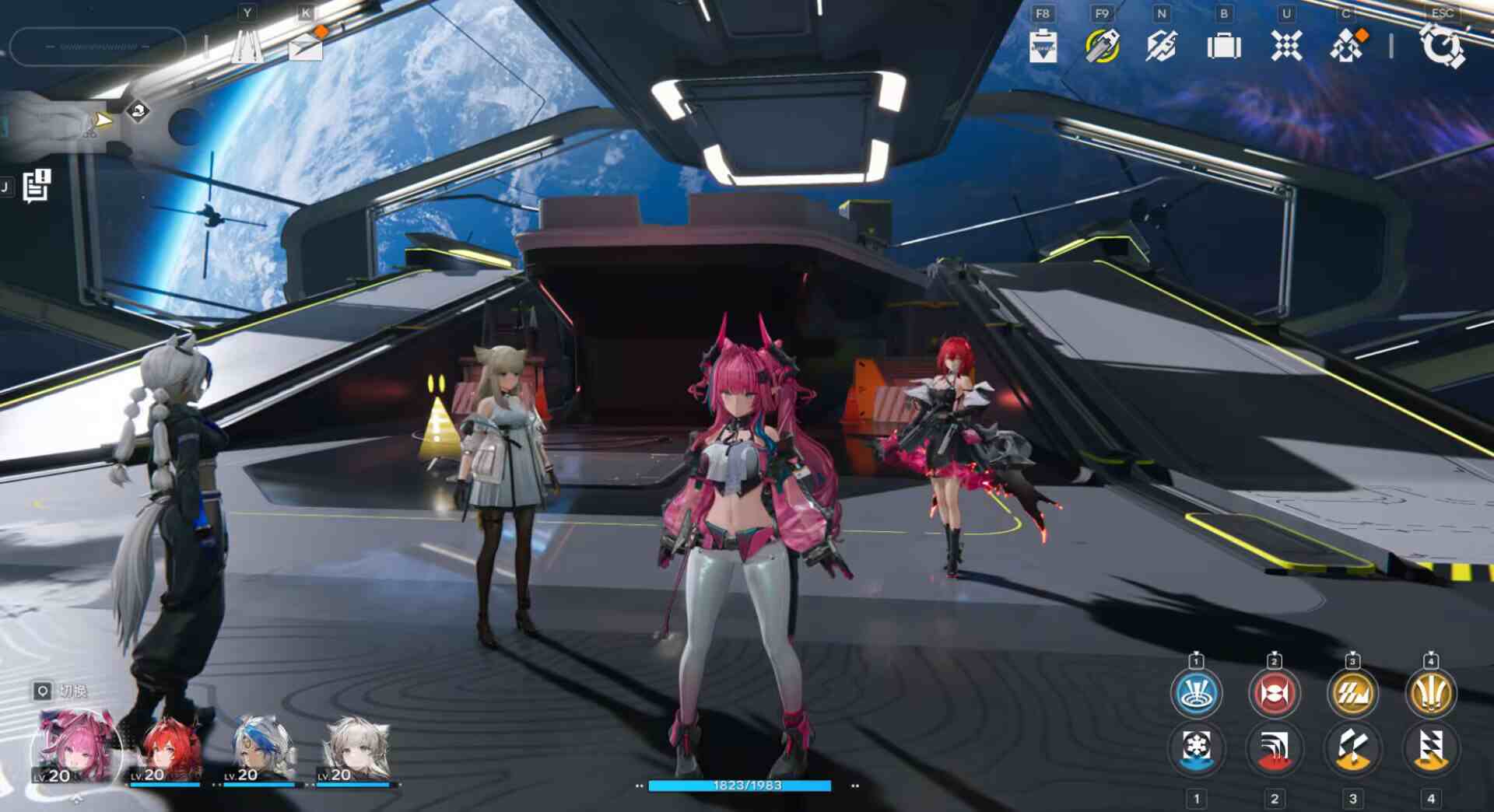This screenshot has height=812, width=1494.
Task: Use the red claw-slash combat skill
Action: tap(1274, 749)
